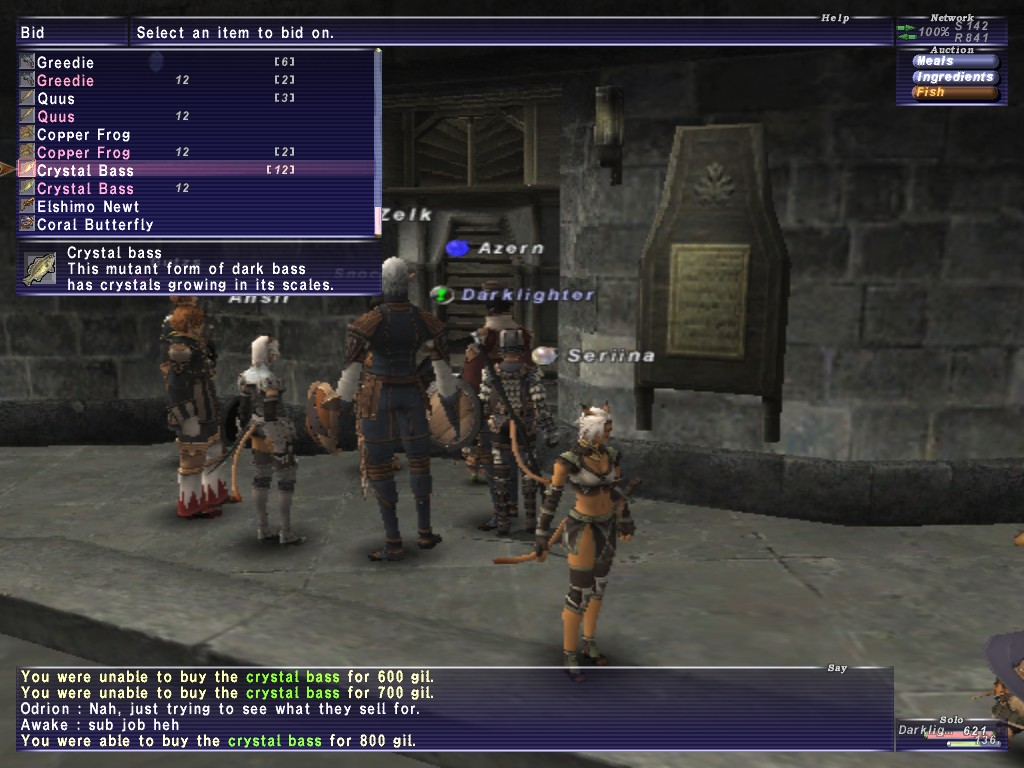Screen dimensions: 1024x768
Task: Select the pink Crystal Bass stack listing
Action: [x=85, y=189]
